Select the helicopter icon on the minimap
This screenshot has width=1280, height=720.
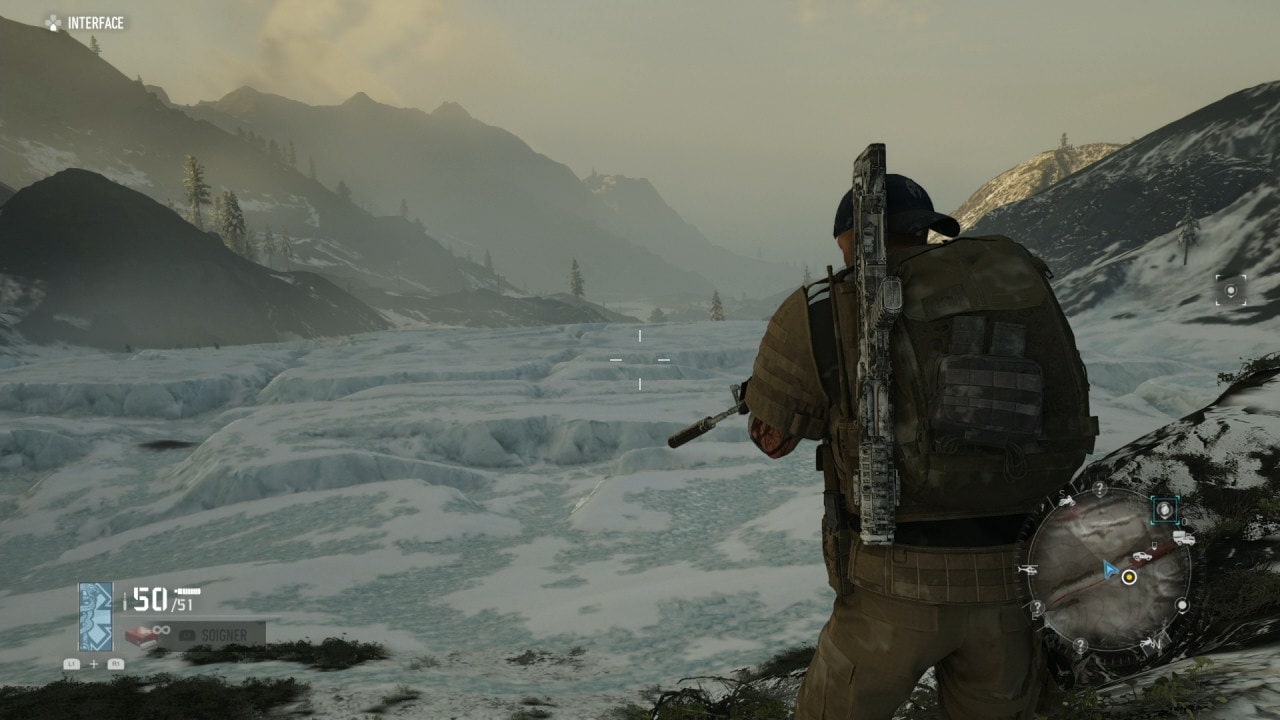coord(1029,569)
